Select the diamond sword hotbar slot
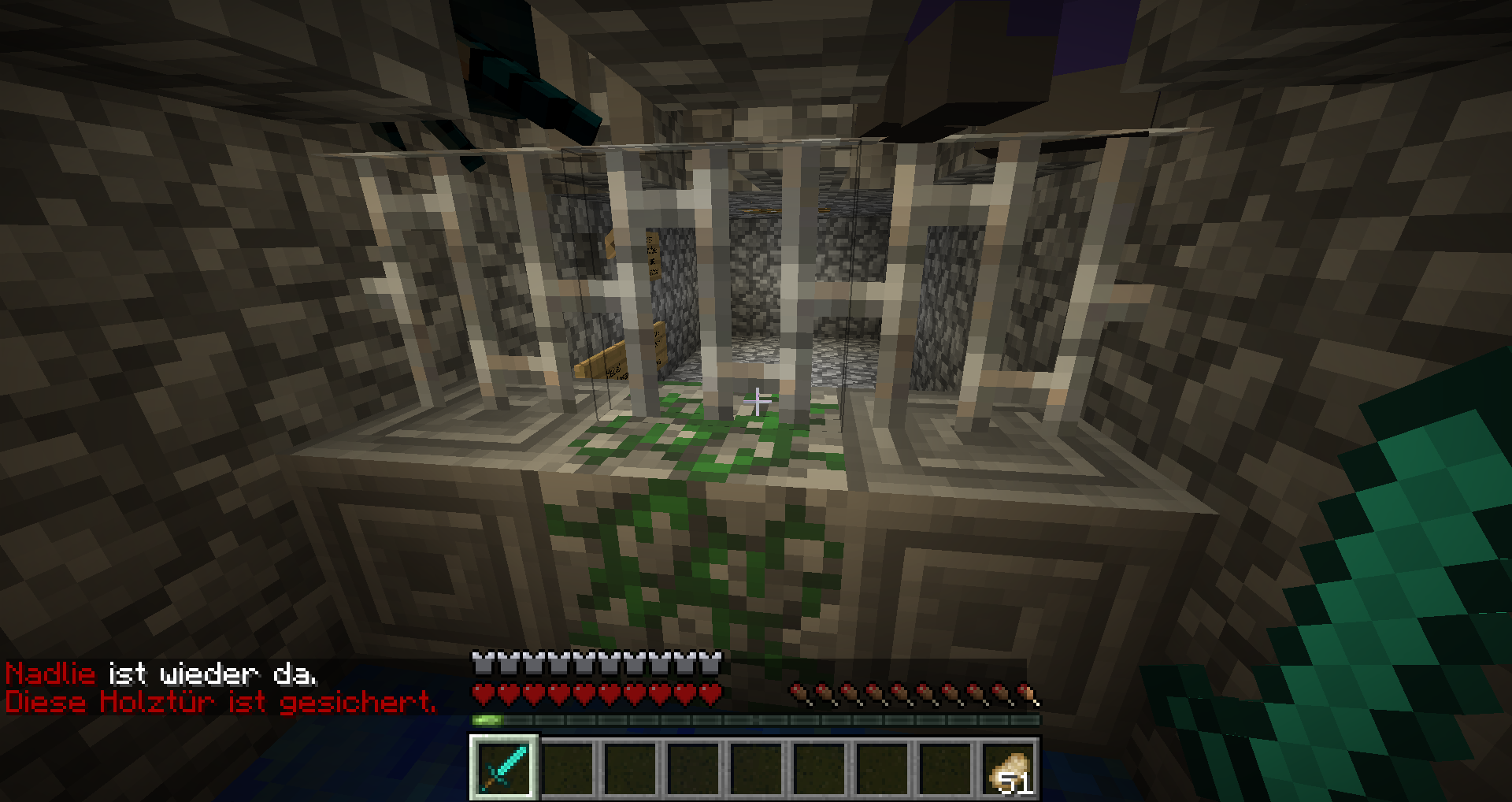The image size is (1512, 802). tap(504, 767)
